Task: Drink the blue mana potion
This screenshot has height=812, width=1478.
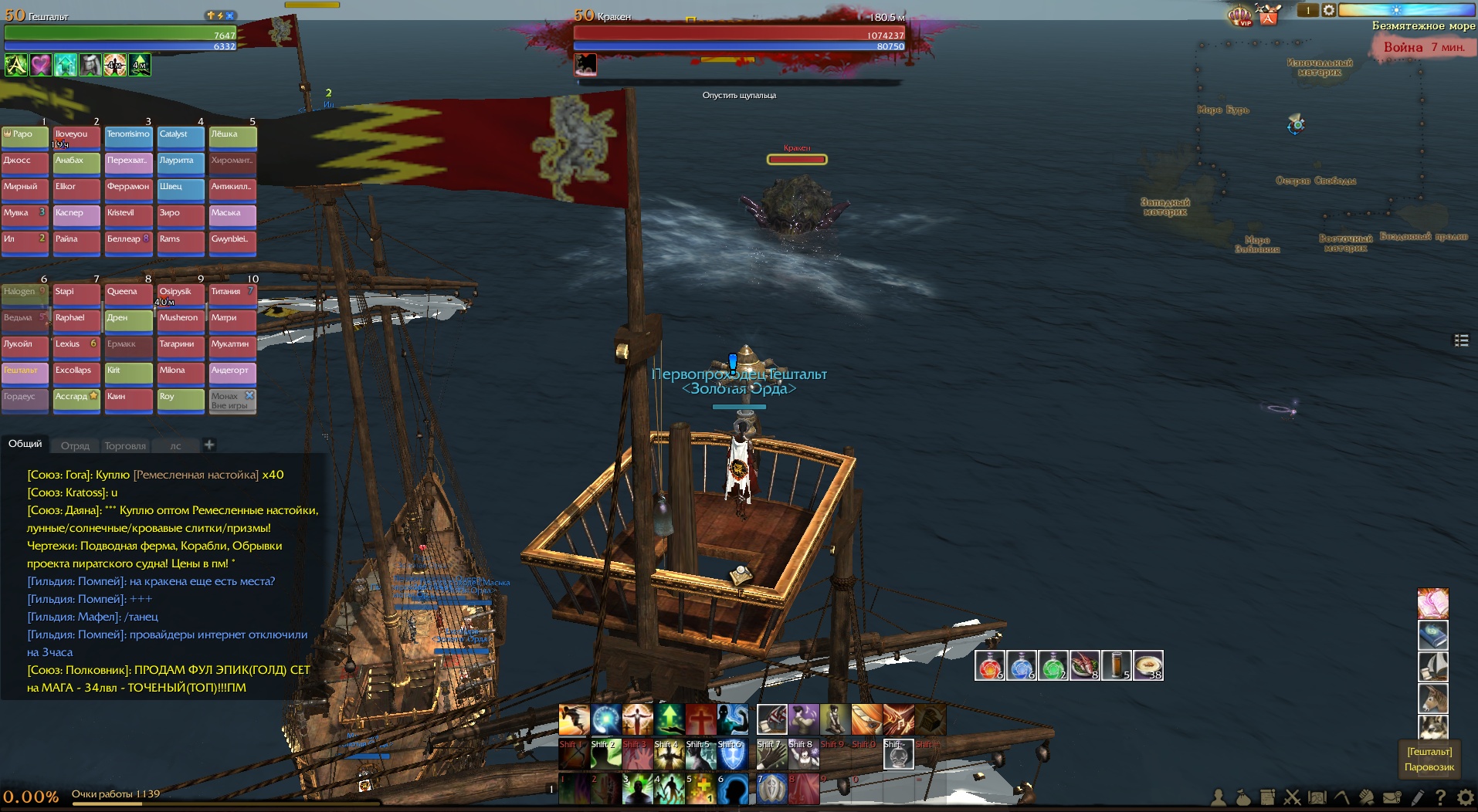Action: point(1021,665)
